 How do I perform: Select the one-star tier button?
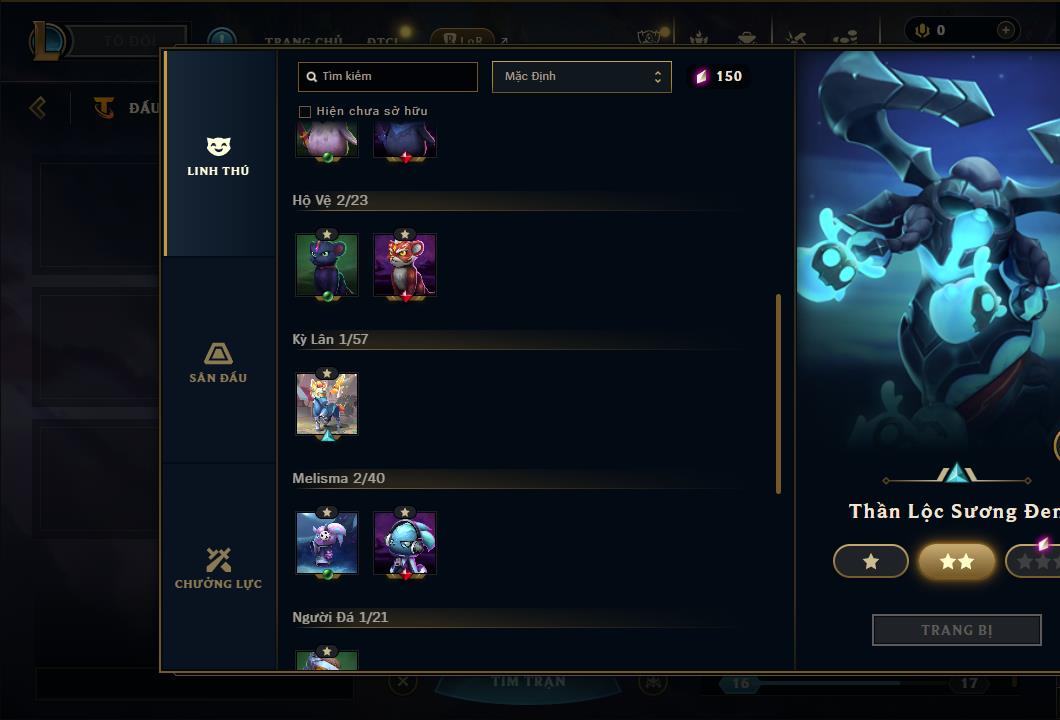(x=871, y=561)
